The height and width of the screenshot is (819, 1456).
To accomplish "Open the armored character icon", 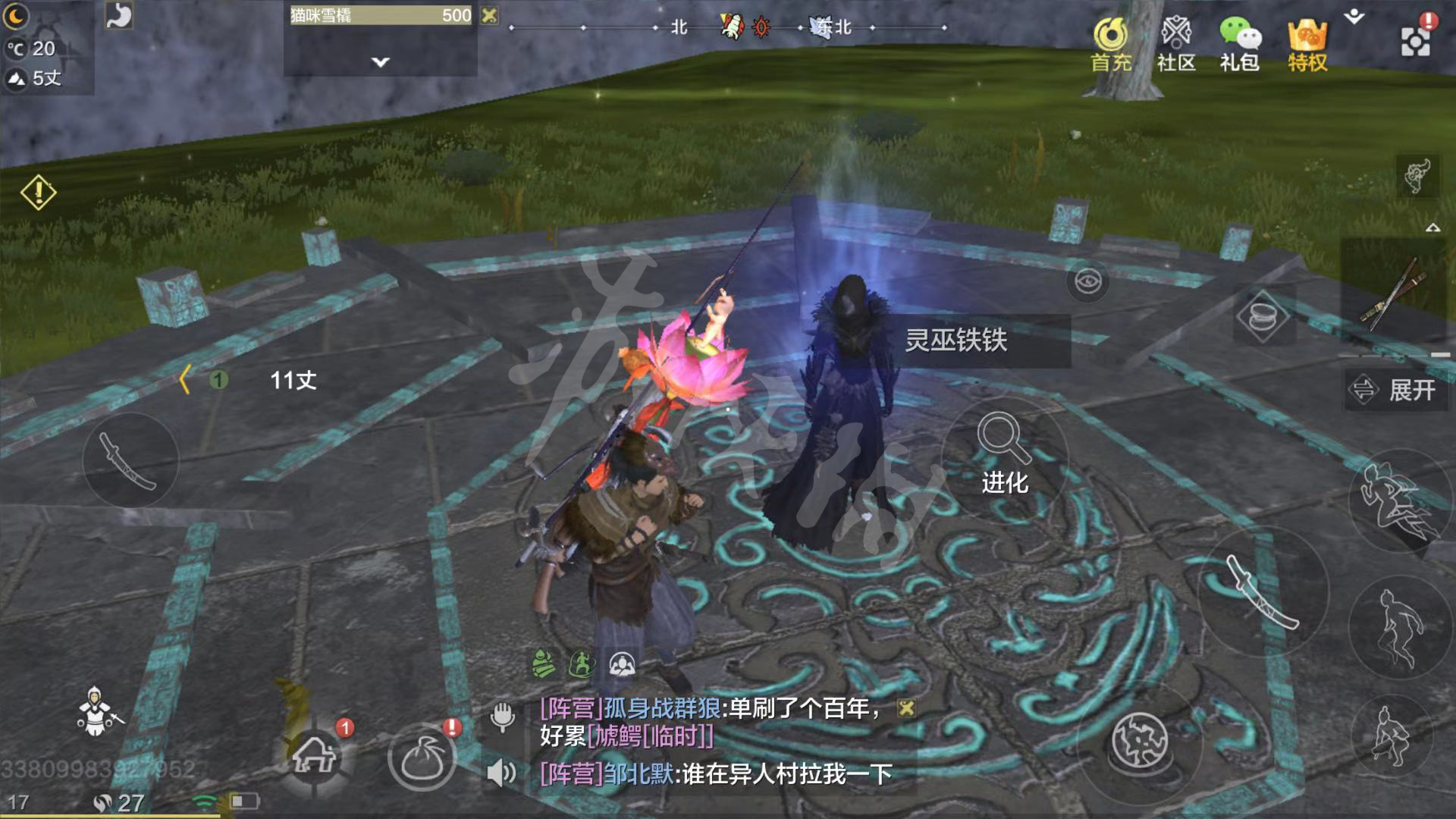I will (x=96, y=712).
